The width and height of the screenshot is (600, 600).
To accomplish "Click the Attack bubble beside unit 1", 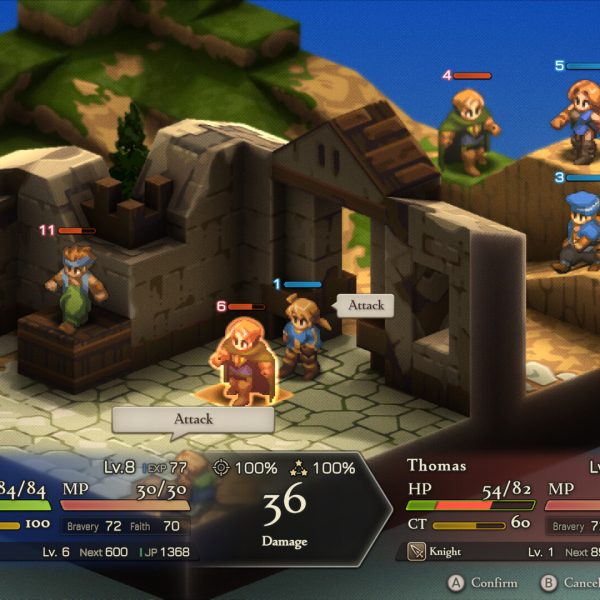I will (x=366, y=305).
